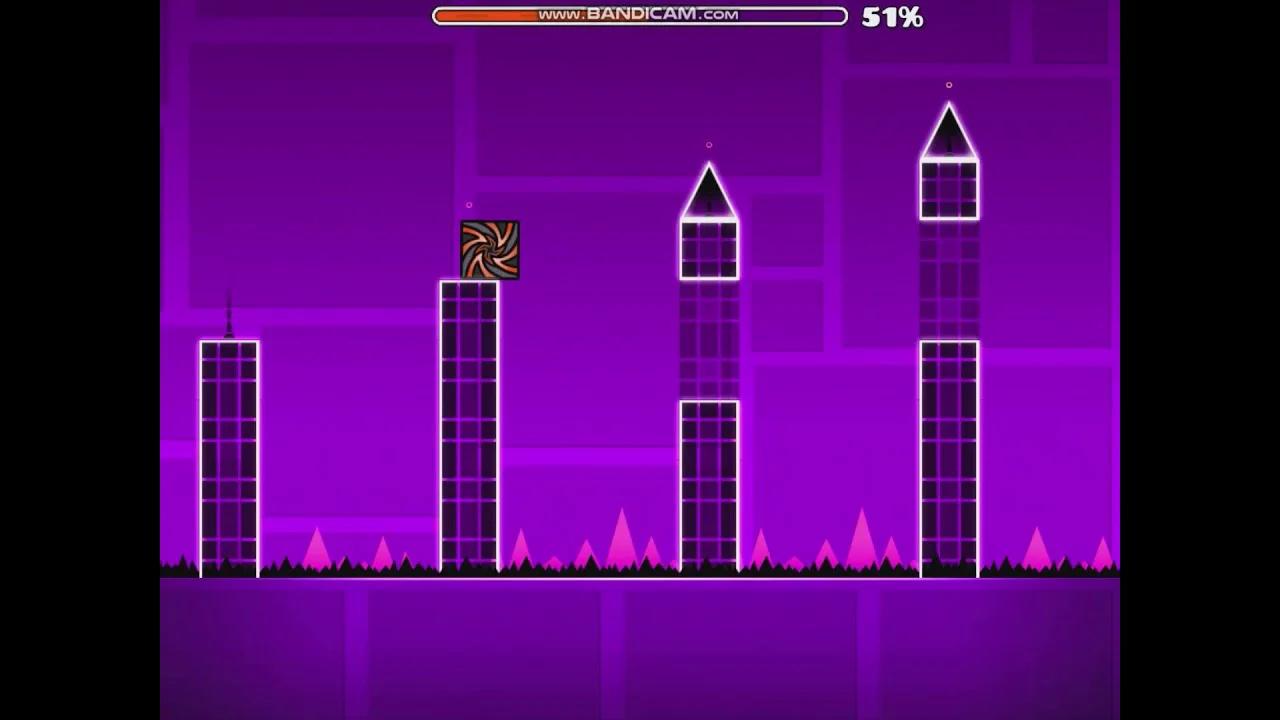Click the rightmost pillar's top block section
This screenshot has height=720, width=1280.
(x=948, y=190)
